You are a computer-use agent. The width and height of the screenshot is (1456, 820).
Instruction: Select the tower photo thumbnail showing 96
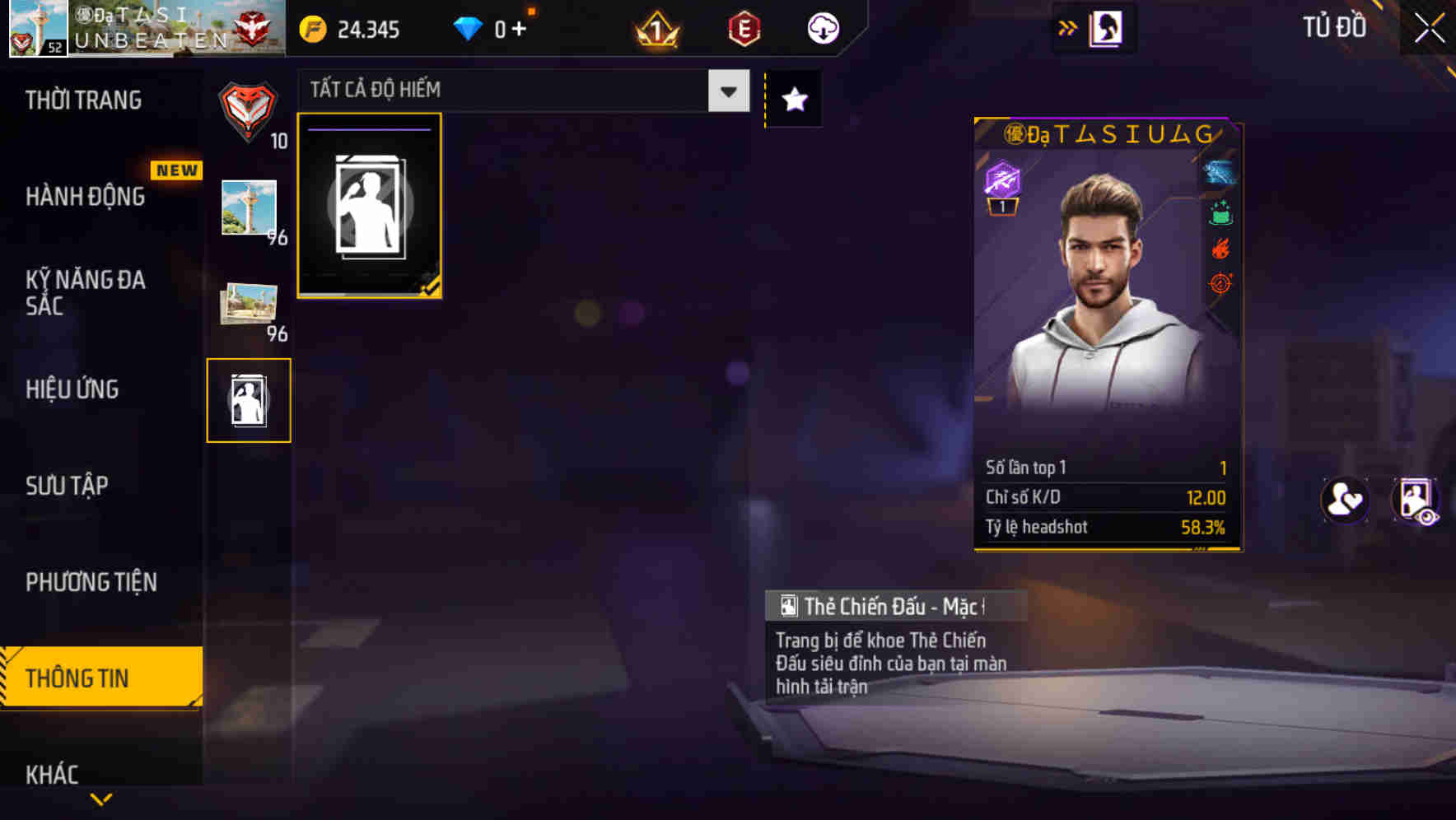(249, 207)
